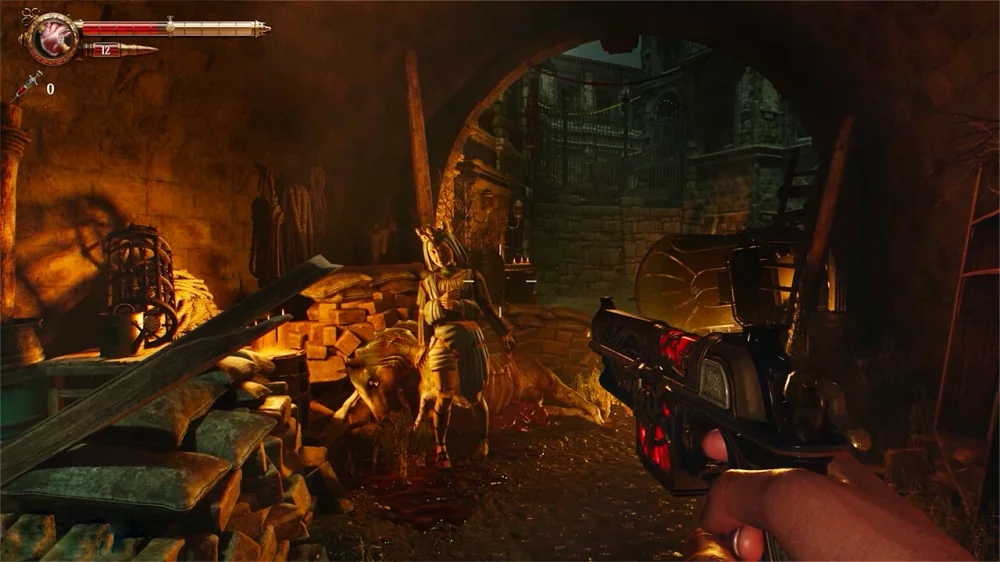Click the anatomical heart emblem icon
Image resolution: width=1000 pixels, height=562 pixels.
[x=49, y=38]
